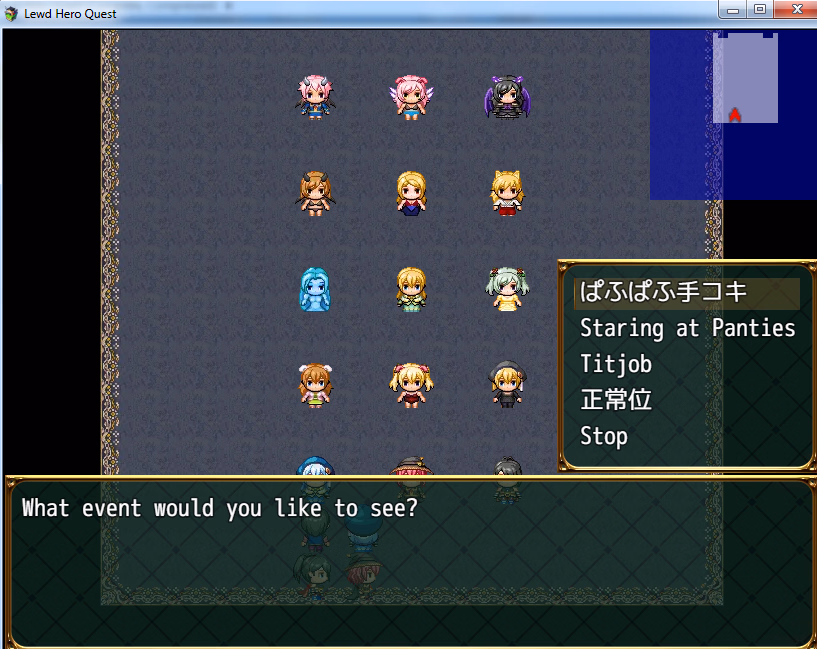Close the Lewd Hero Quest window
The image size is (817, 649).
(795, 10)
